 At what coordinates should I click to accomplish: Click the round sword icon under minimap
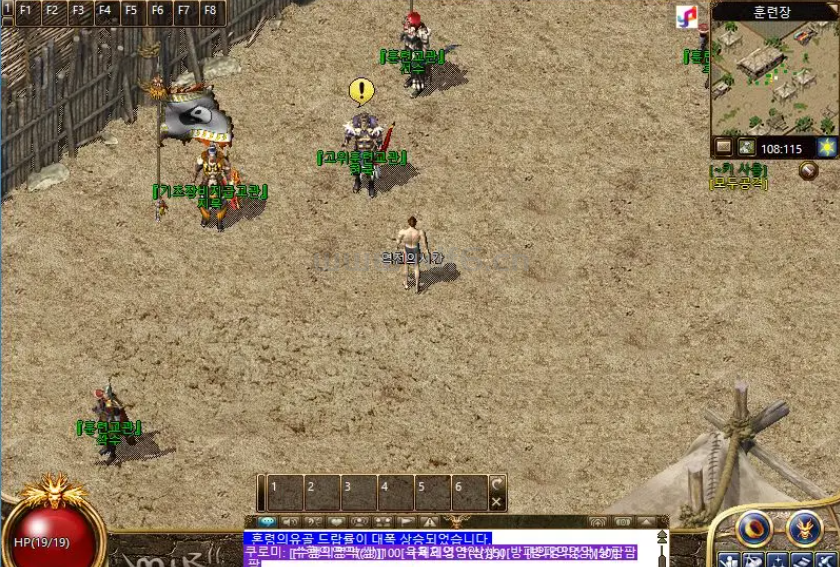click(808, 171)
